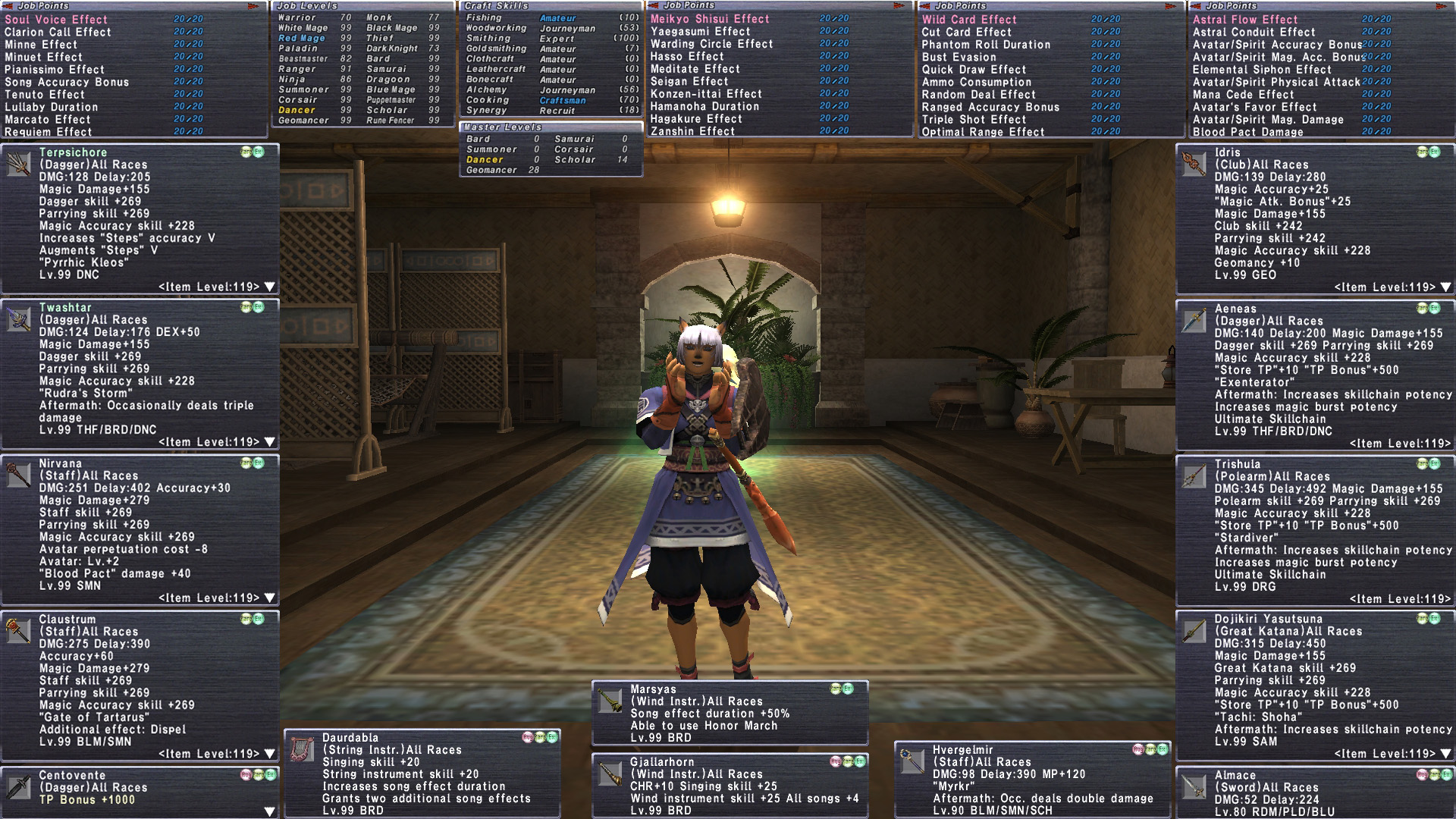Image resolution: width=1456 pixels, height=819 pixels.
Task: Select the Daurdabla harp icon
Action: (302, 748)
